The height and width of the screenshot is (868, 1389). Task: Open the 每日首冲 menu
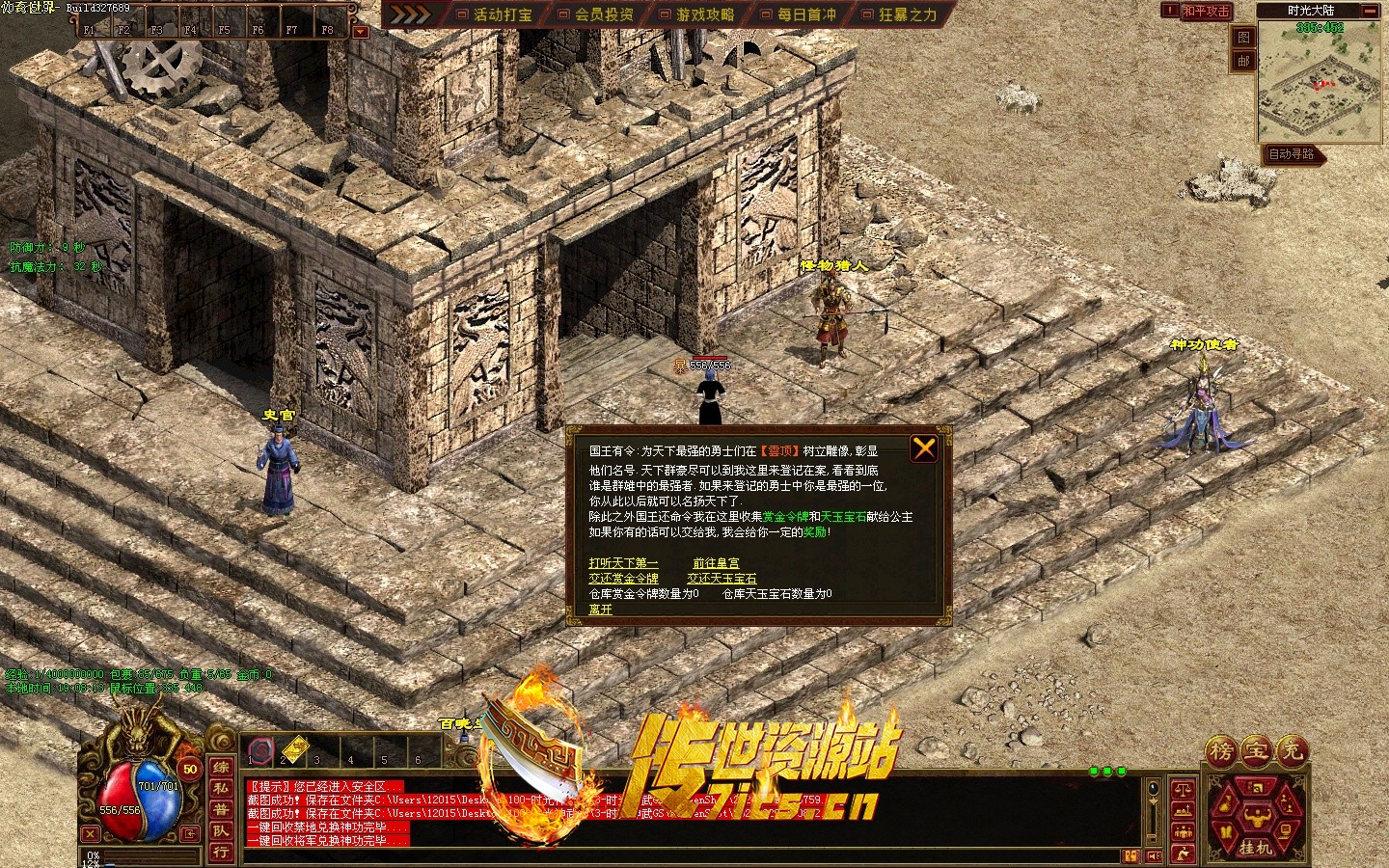[799, 14]
